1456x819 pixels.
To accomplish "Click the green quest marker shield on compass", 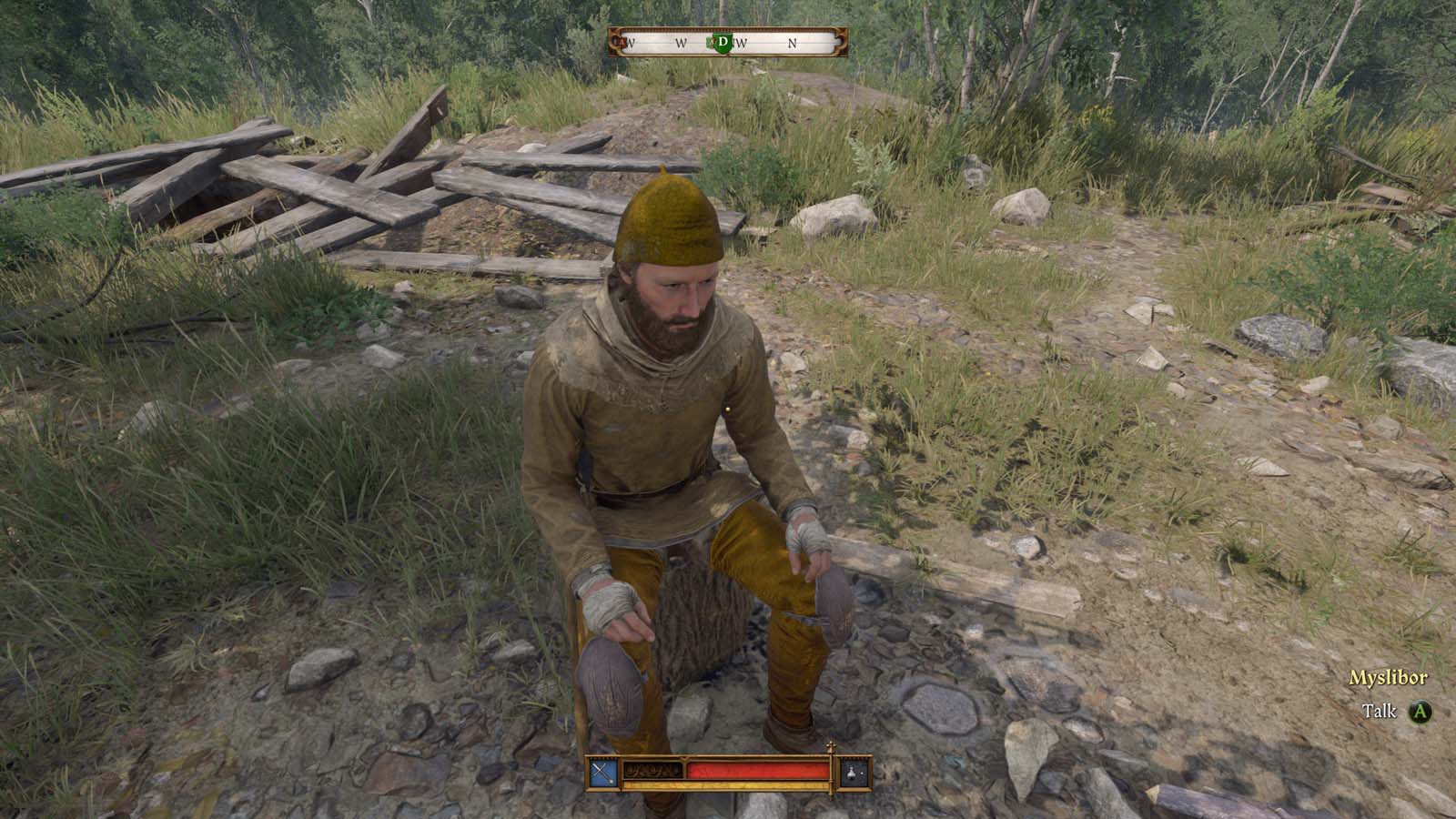I will coord(723,42).
